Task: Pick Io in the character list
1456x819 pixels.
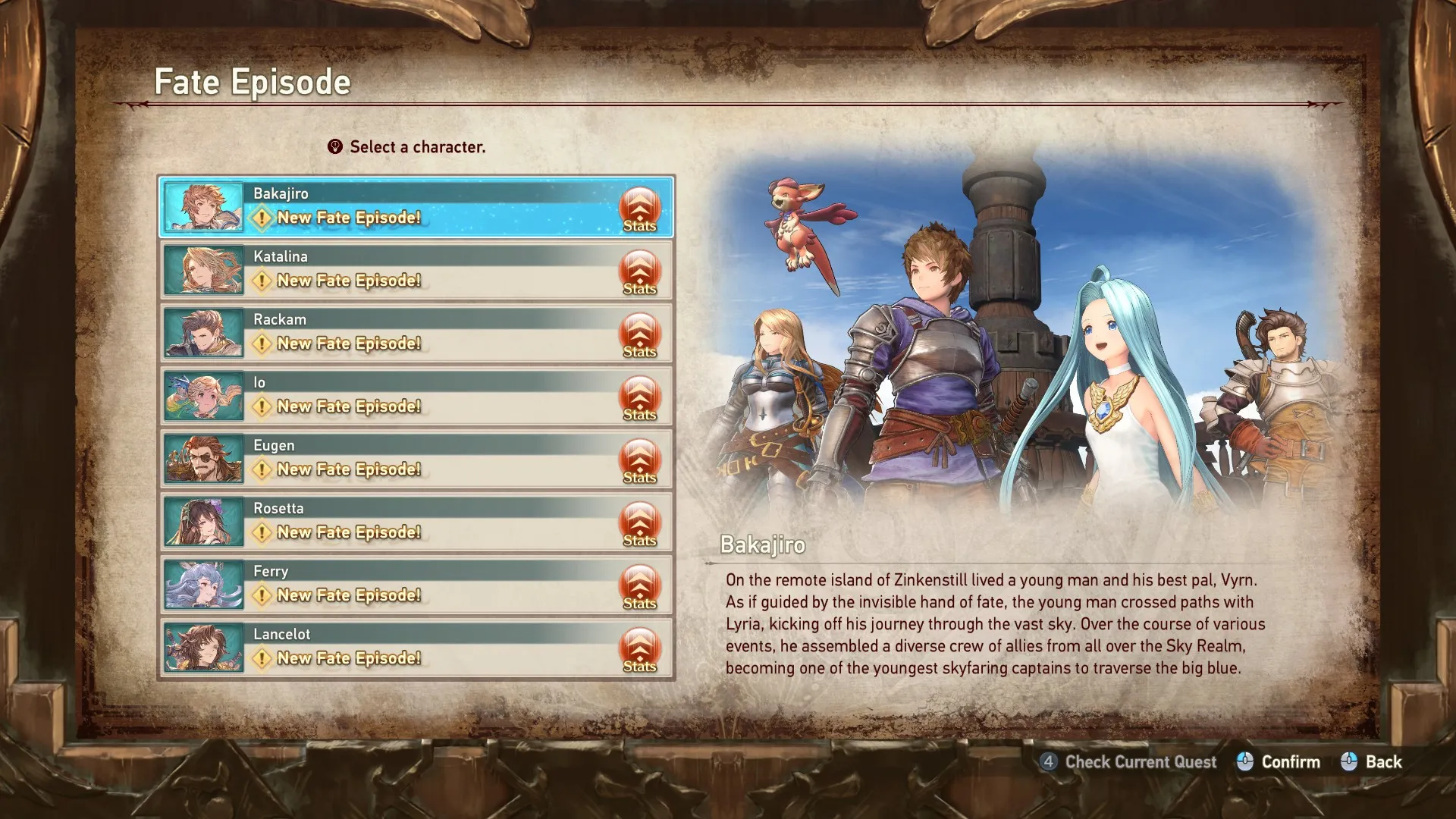Action: pyautogui.click(x=394, y=395)
